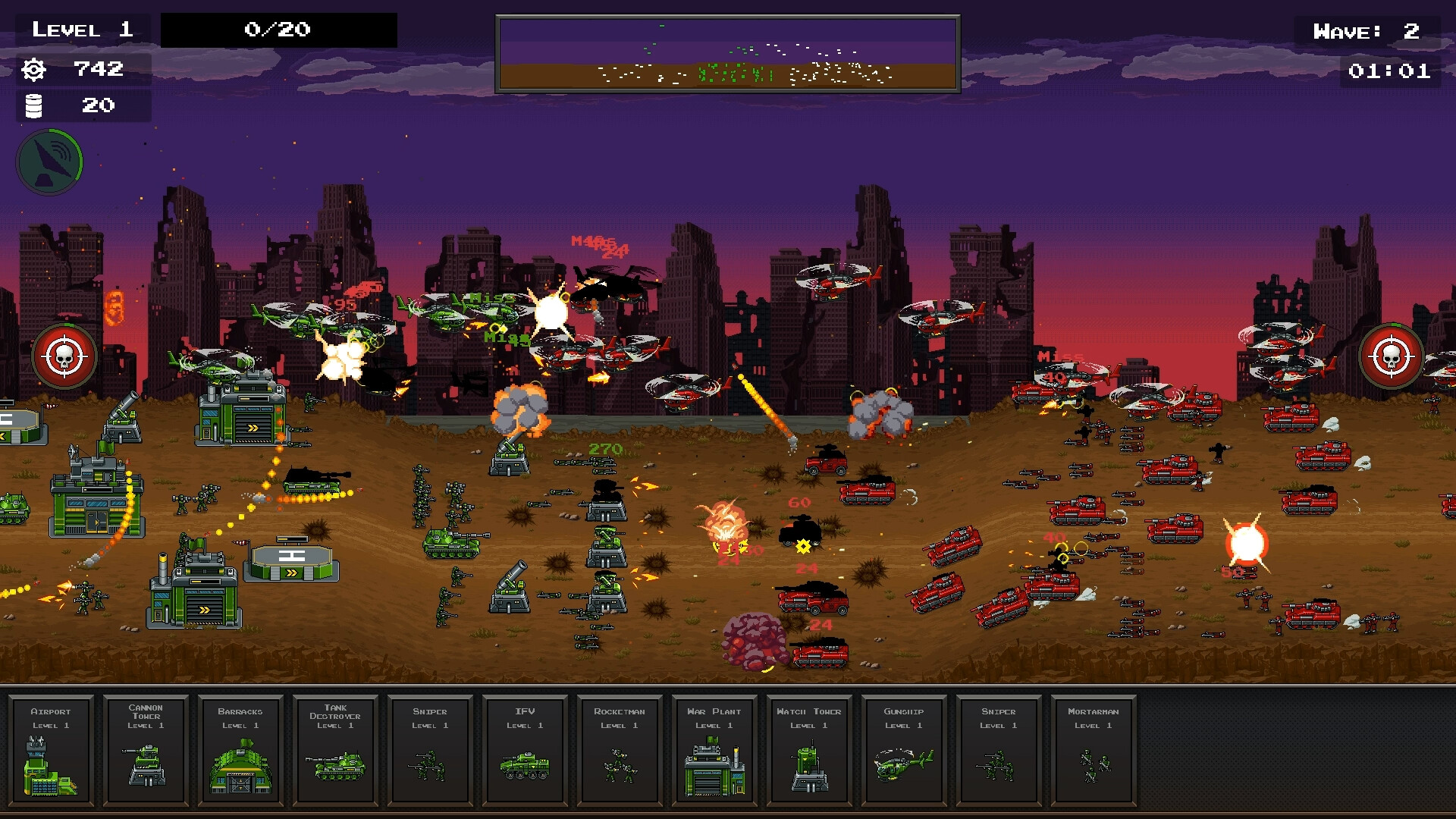
Task: Select the Cannon Tower unit card
Action: point(145,751)
